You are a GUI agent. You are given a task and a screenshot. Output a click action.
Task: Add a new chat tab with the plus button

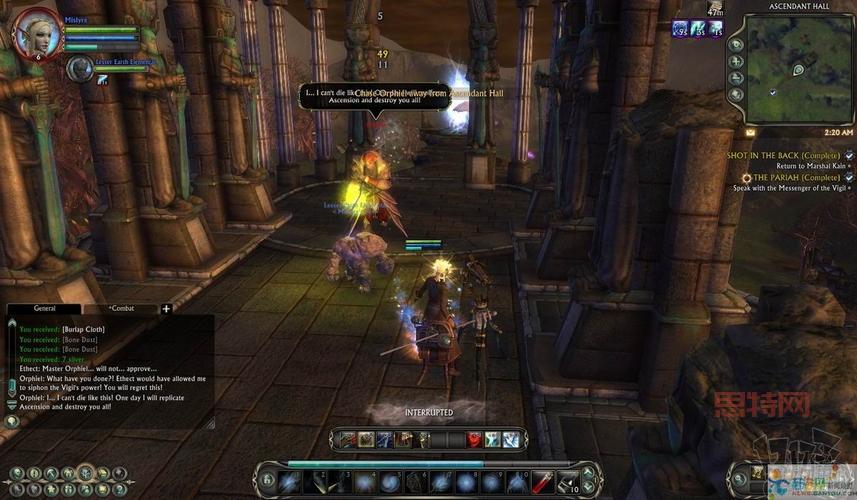pos(166,309)
